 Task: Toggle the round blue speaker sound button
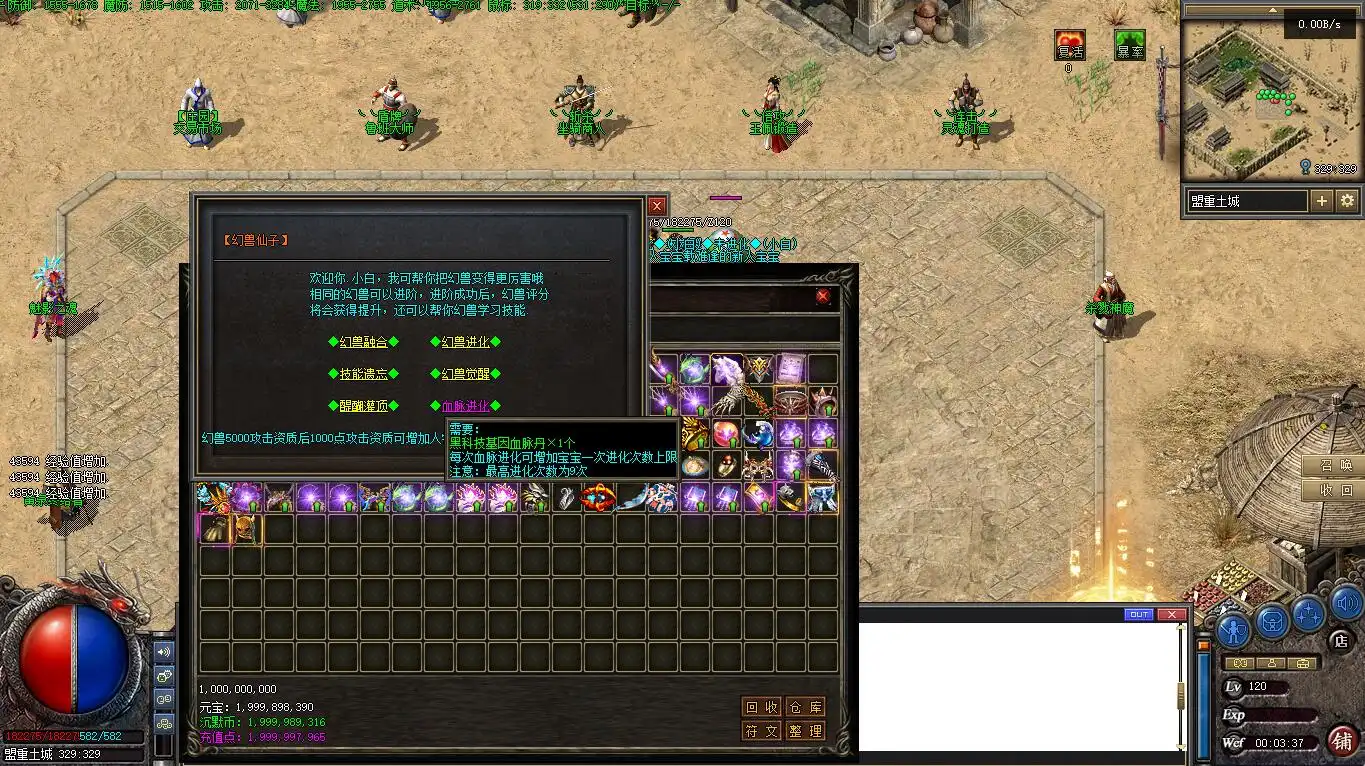pyautogui.click(x=1346, y=604)
